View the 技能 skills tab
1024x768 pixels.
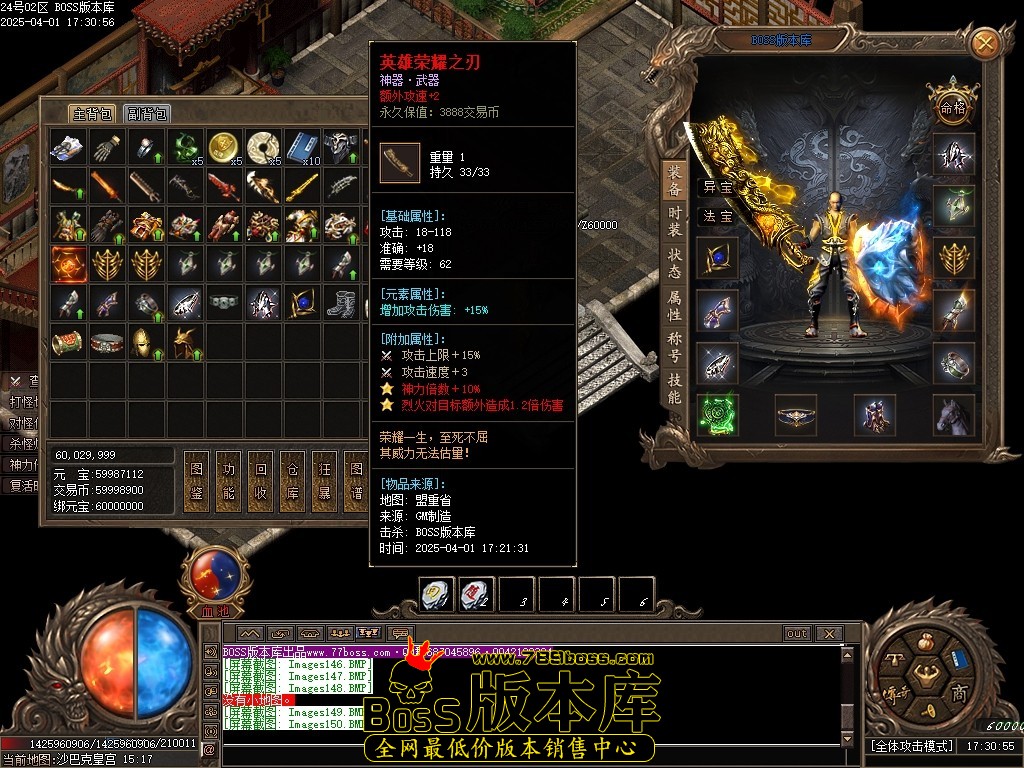(675, 388)
